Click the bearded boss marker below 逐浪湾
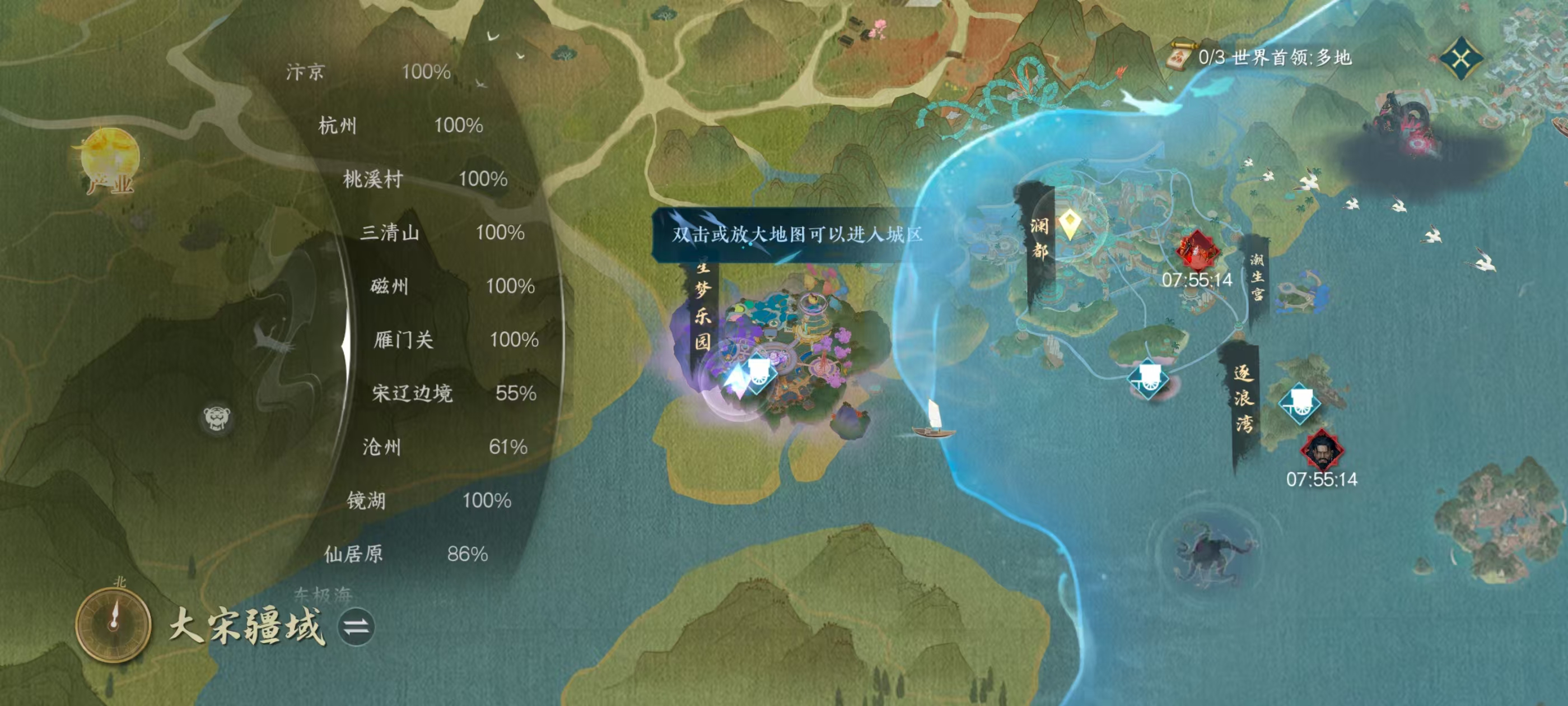1568x706 pixels. [1321, 450]
